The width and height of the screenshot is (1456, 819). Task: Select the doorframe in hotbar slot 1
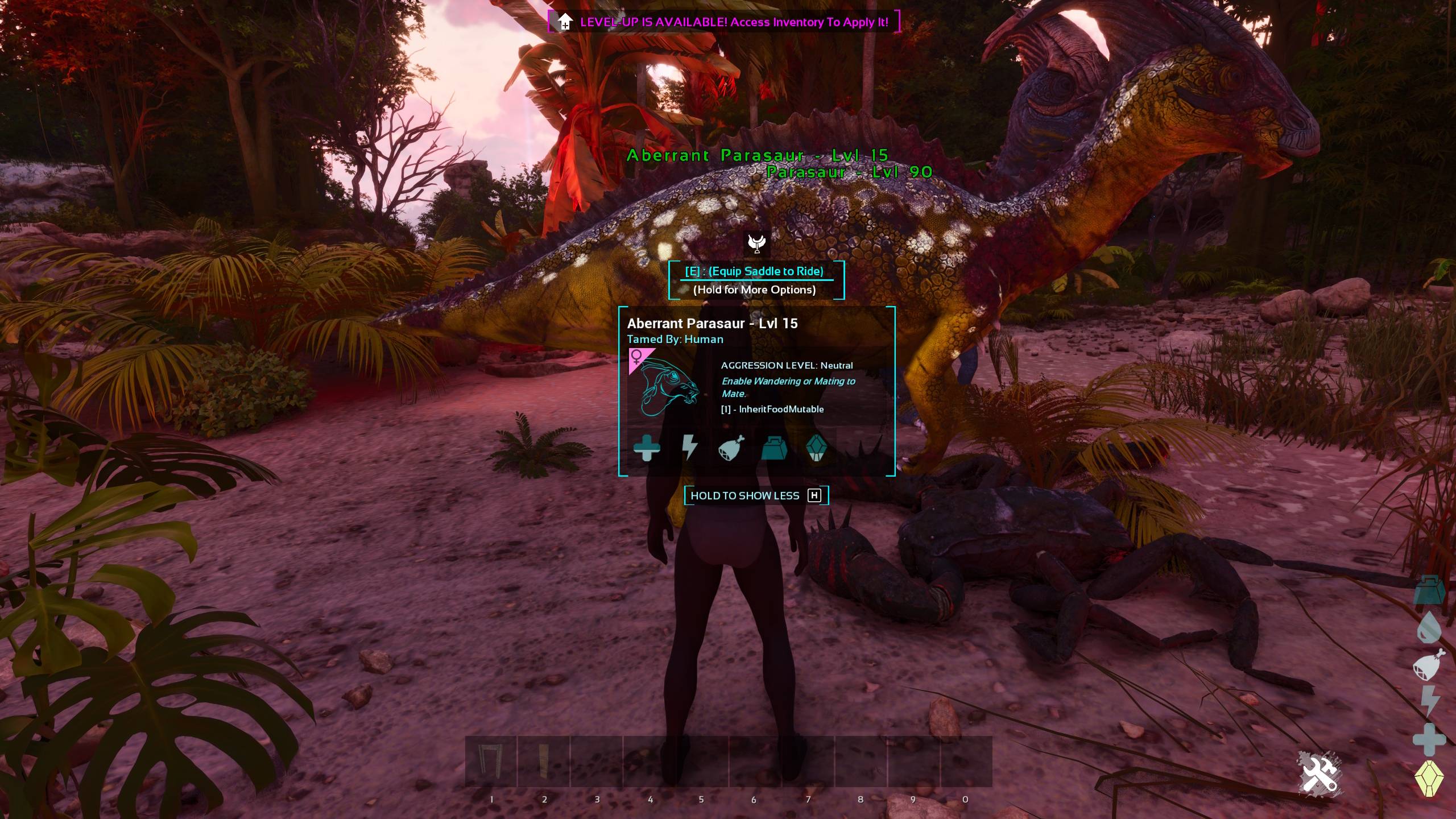pos(491,761)
